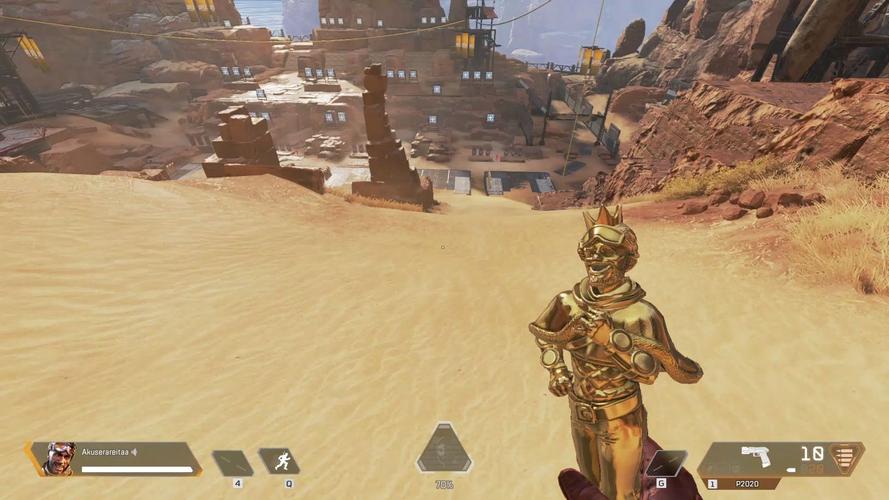Click the legend portrait for Akuserareitaa

[60, 459]
